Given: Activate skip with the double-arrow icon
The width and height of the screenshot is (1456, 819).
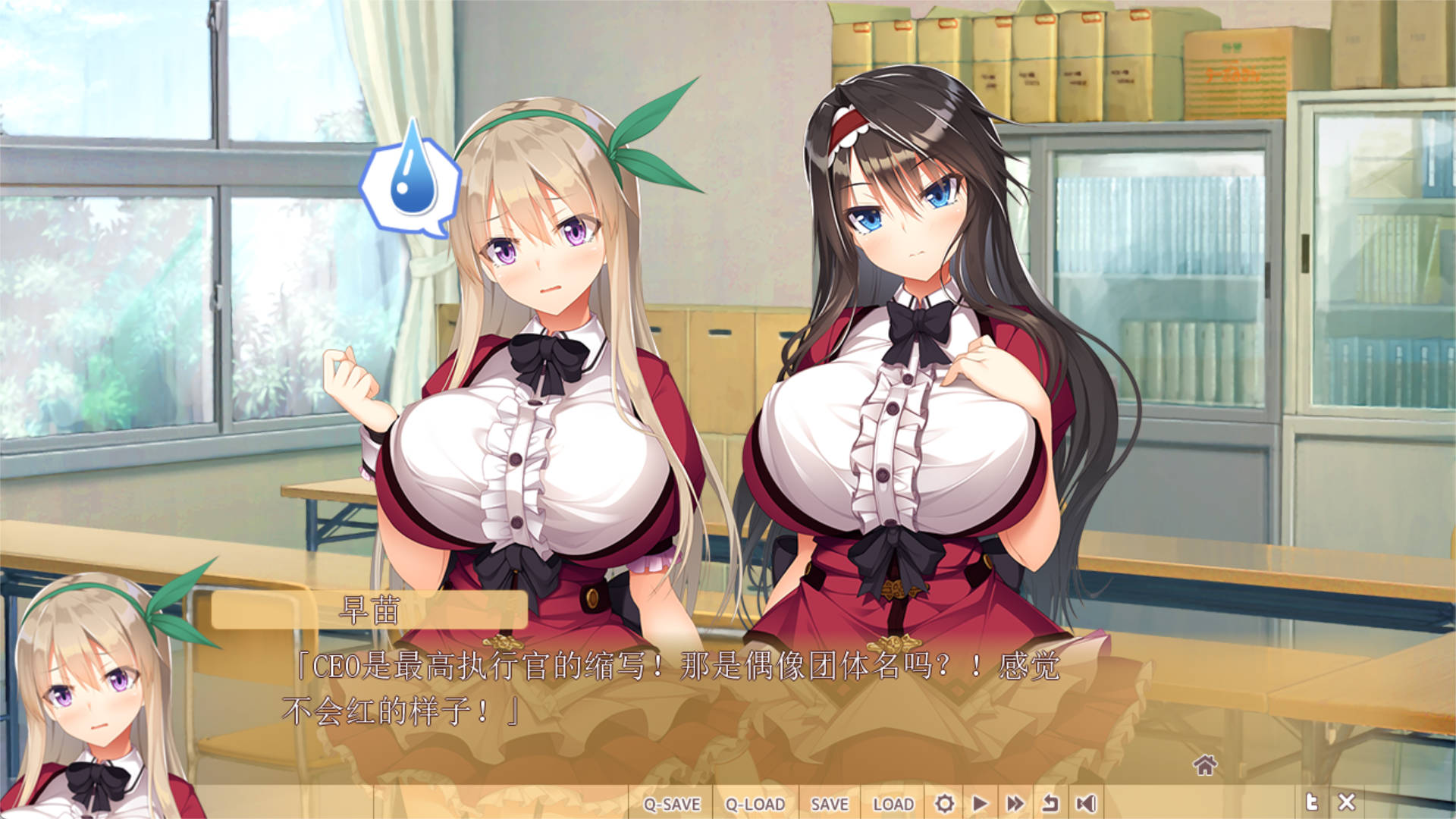Looking at the screenshot, I should (1015, 803).
